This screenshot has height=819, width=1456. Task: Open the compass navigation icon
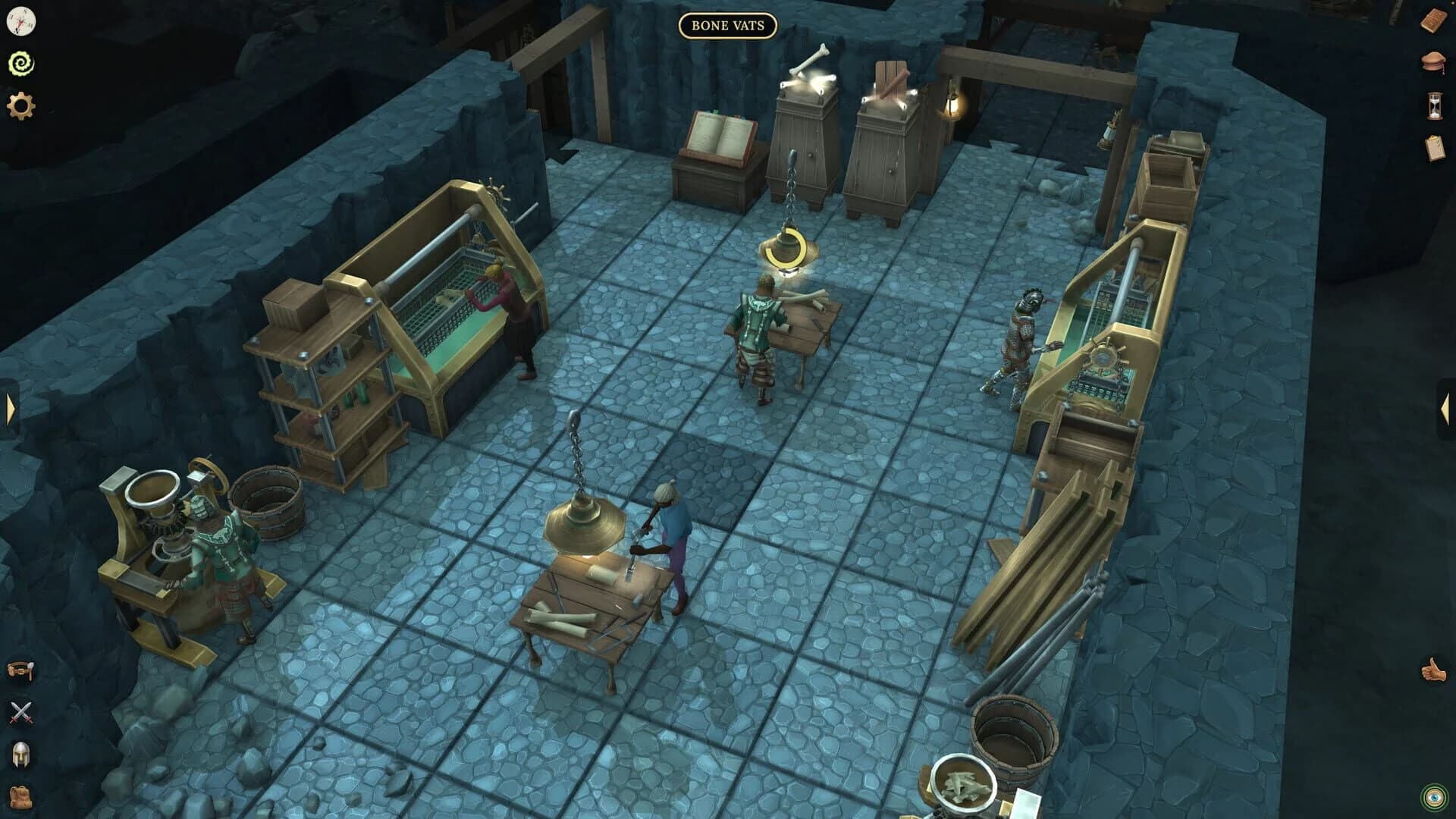20,20
